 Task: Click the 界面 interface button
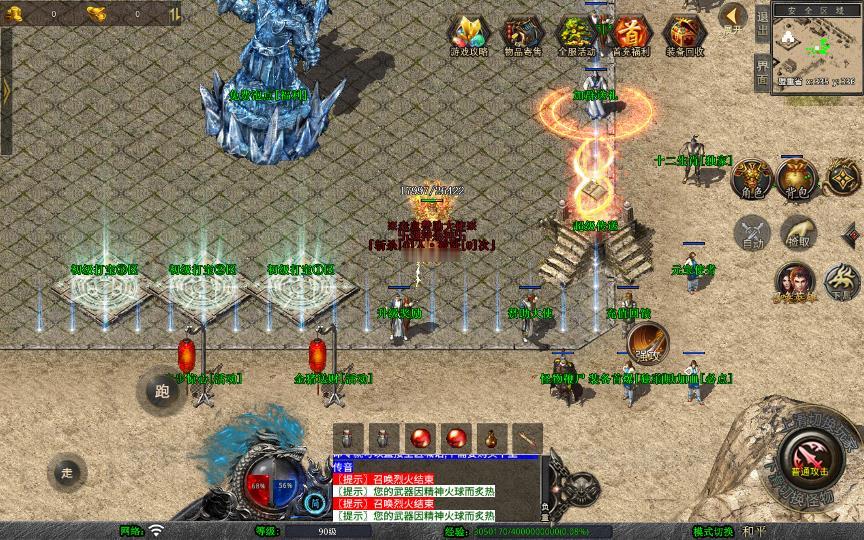pos(762,71)
